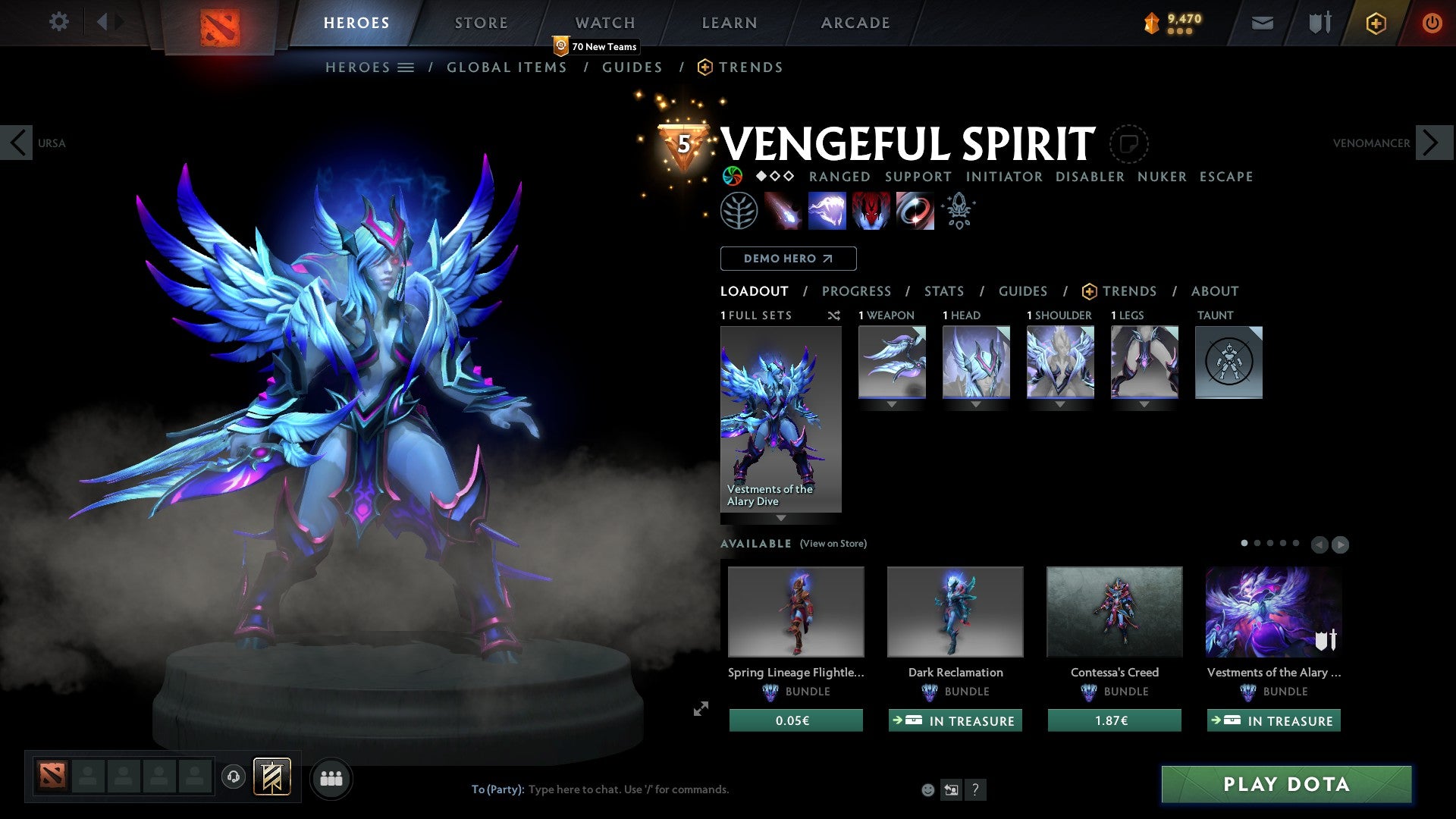The height and width of the screenshot is (819, 1456).
Task: Expand the Weapon slot dropdown chevron
Action: [892, 405]
